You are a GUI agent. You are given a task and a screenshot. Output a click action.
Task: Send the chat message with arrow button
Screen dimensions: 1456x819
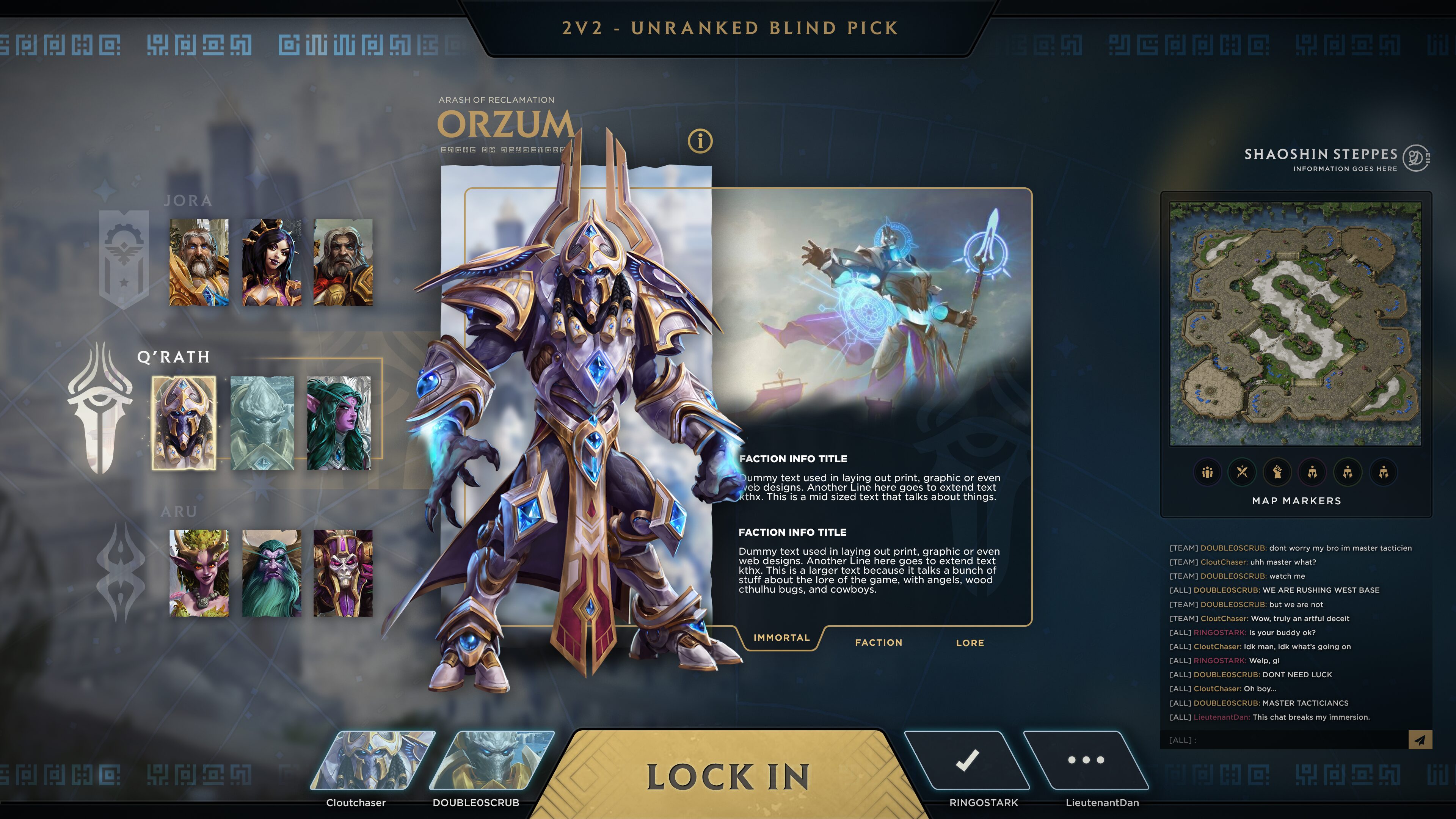pos(1420,740)
